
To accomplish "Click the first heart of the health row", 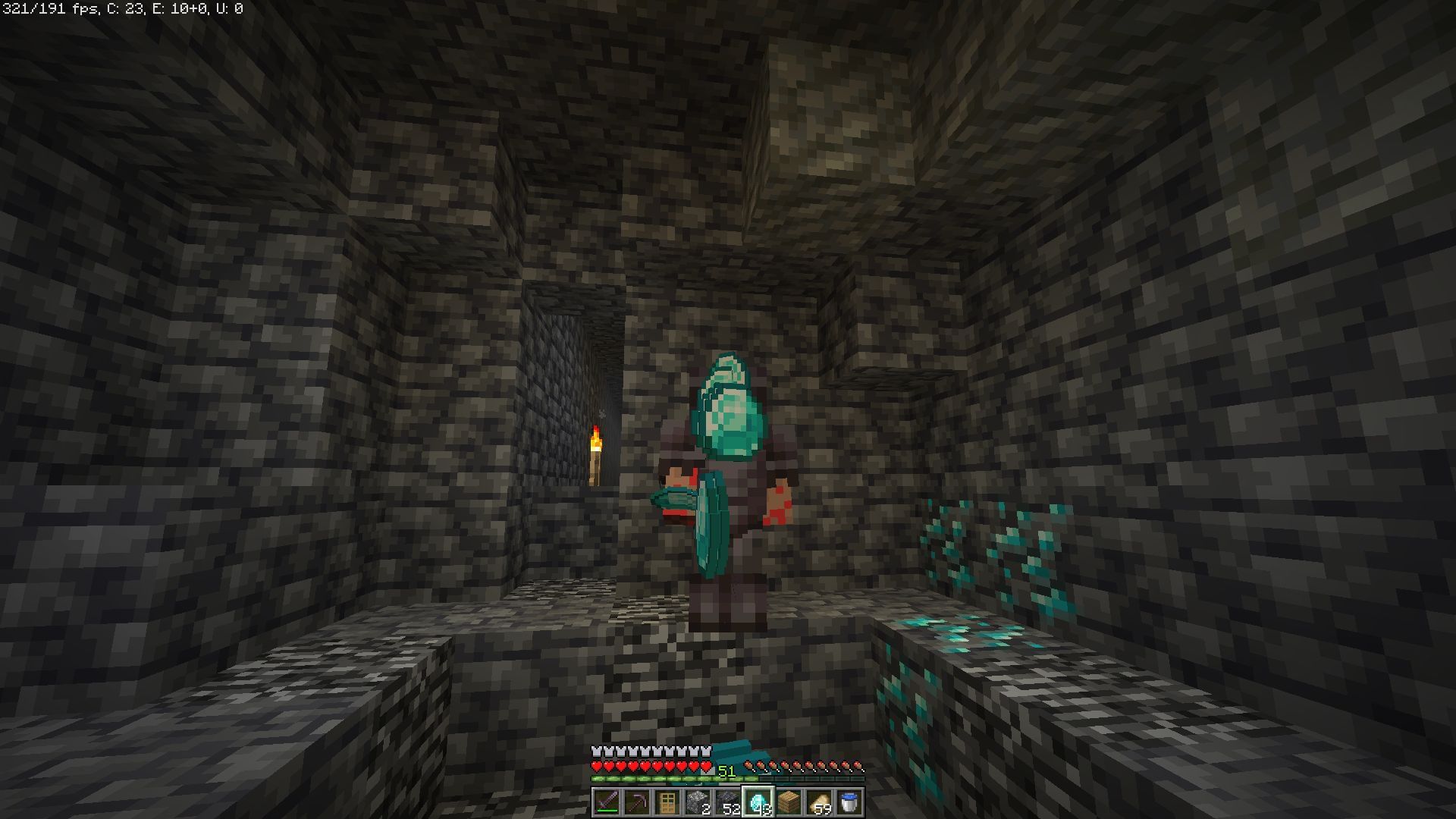I will [x=597, y=767].
